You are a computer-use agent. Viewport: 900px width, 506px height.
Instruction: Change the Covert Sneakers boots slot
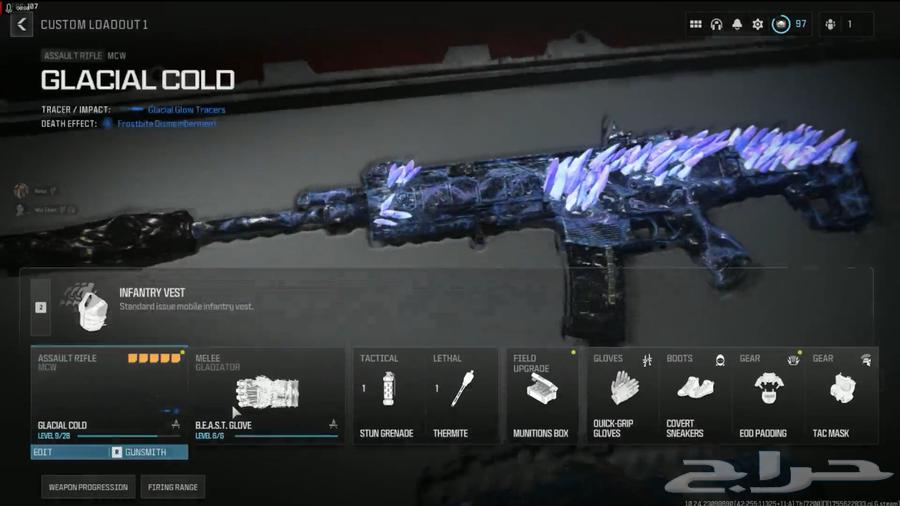tap(695, 394)
